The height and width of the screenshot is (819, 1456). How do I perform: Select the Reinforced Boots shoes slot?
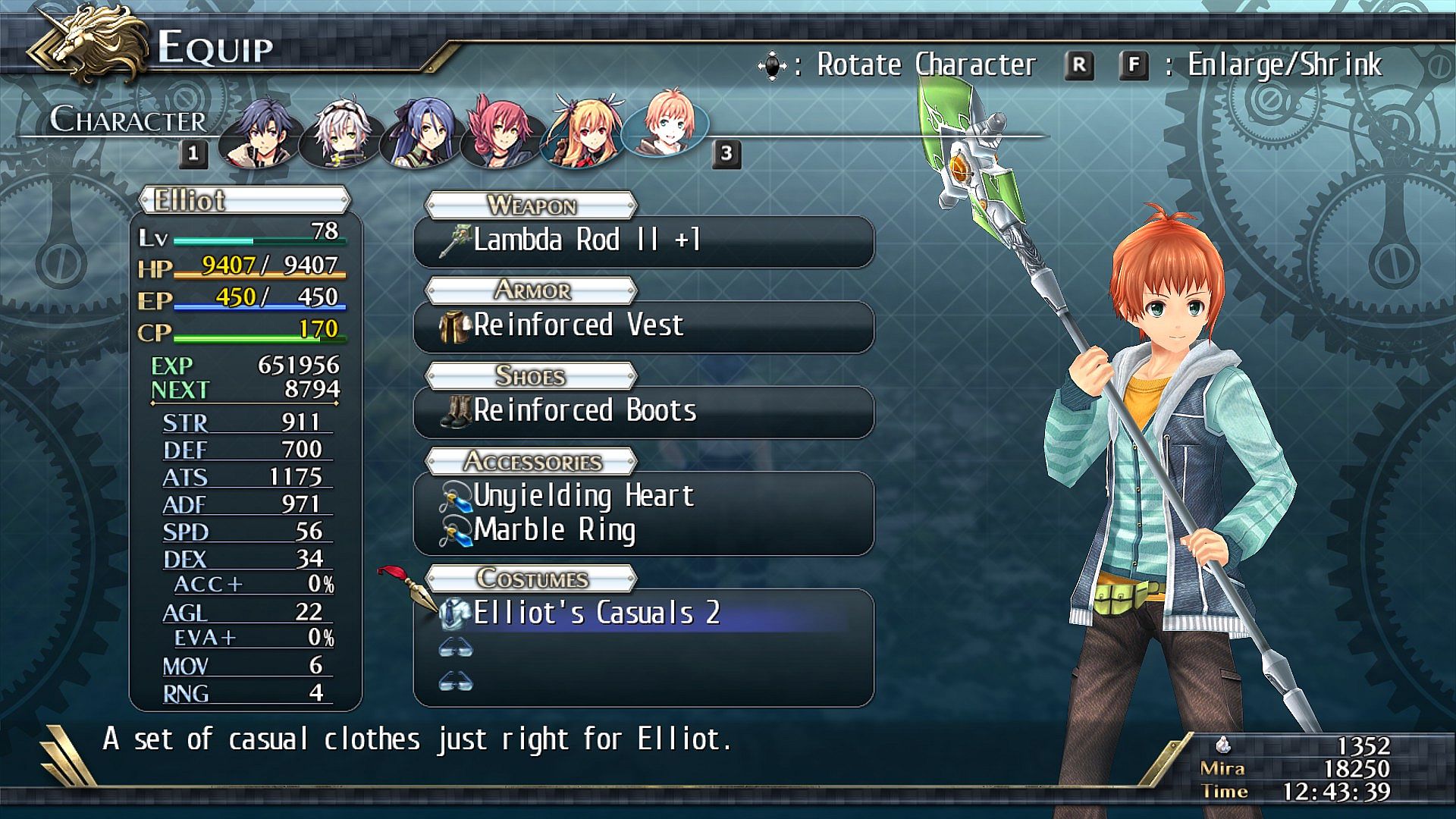coord(643,411)
